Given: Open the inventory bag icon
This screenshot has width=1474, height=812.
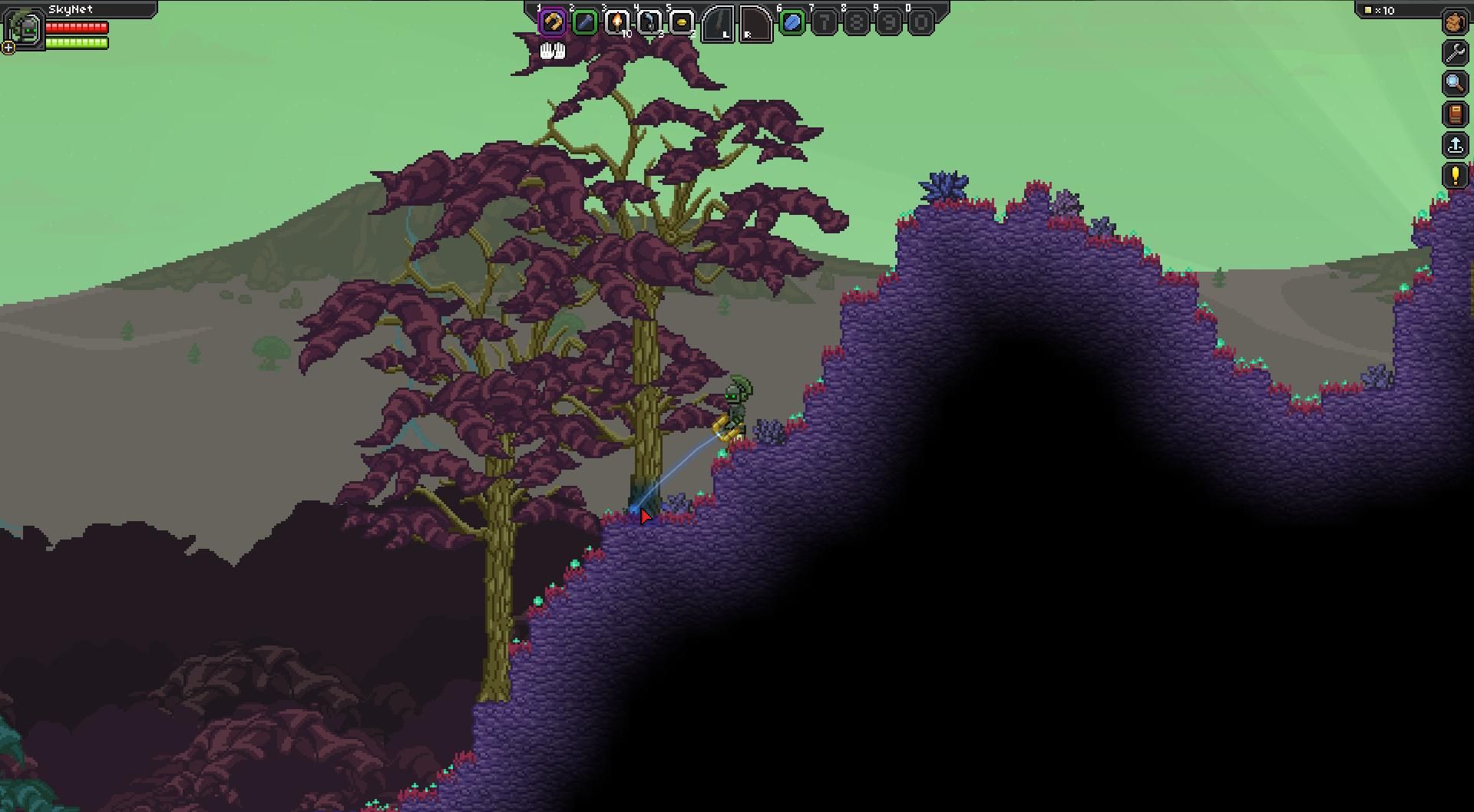Looking at the screenshot, I should click(x=1455, y=22).
